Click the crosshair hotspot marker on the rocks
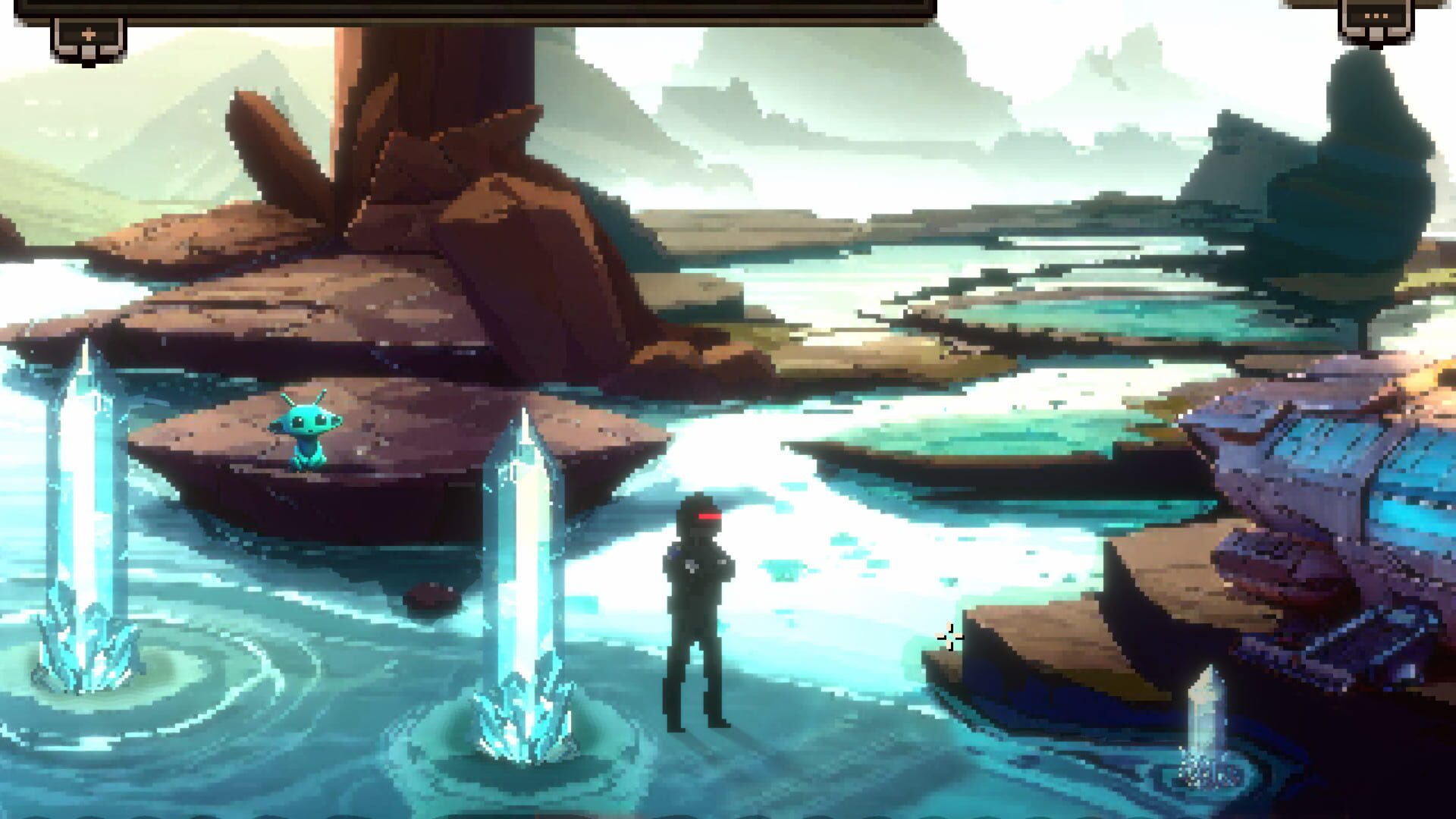 [x=949, y=639]
